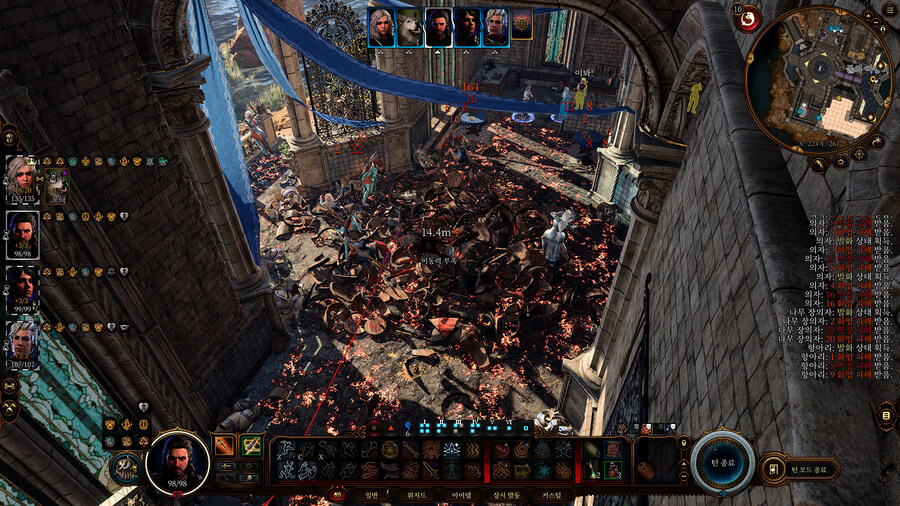Click the red swirl icon beside the minimap
Screen dimensions: 900x506
(x=748, y=18)
